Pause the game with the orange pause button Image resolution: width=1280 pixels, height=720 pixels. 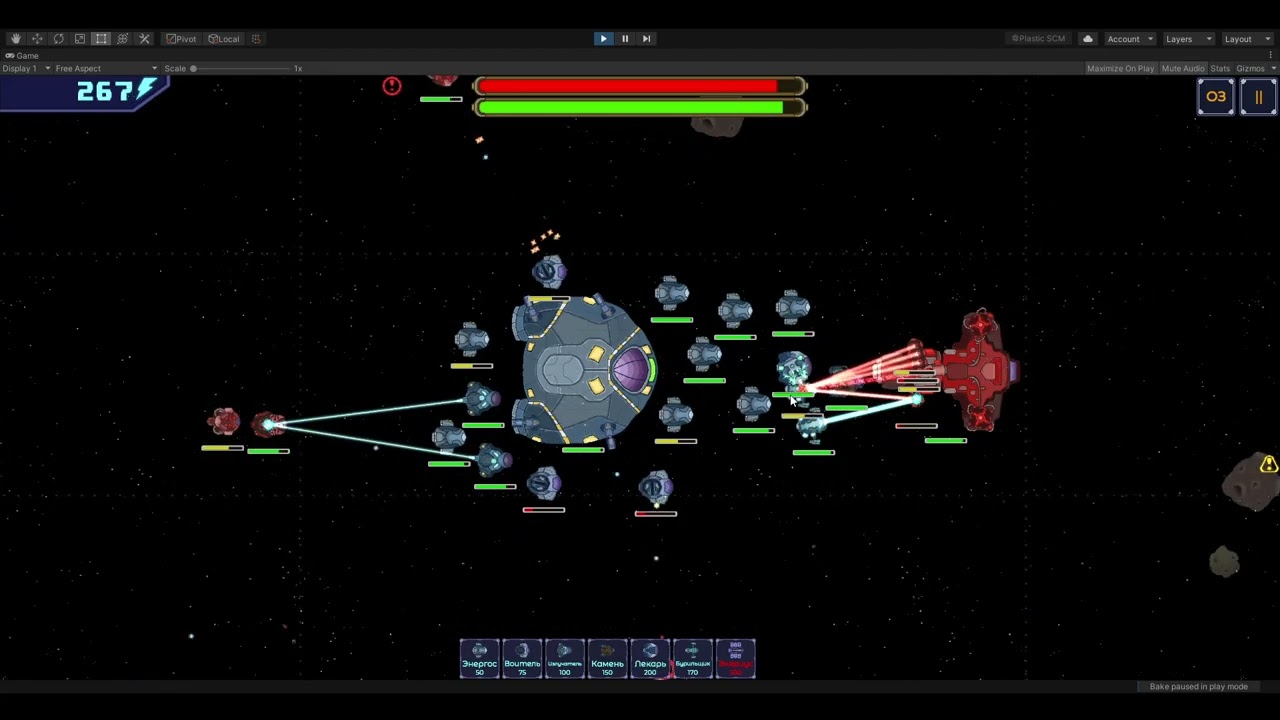point(1258,97)
